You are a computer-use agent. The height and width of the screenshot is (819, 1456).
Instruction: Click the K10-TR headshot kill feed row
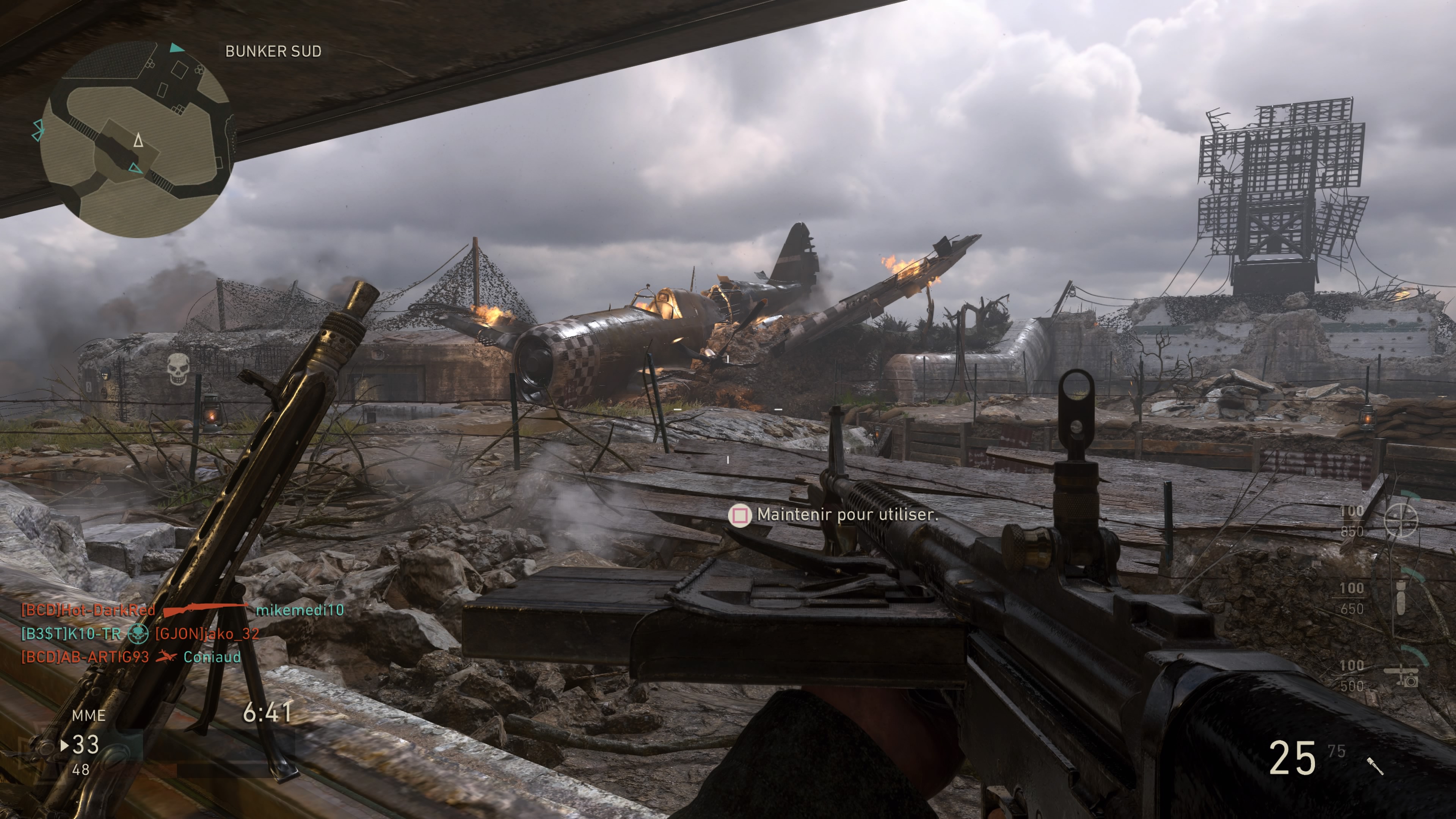click(140, 634)
